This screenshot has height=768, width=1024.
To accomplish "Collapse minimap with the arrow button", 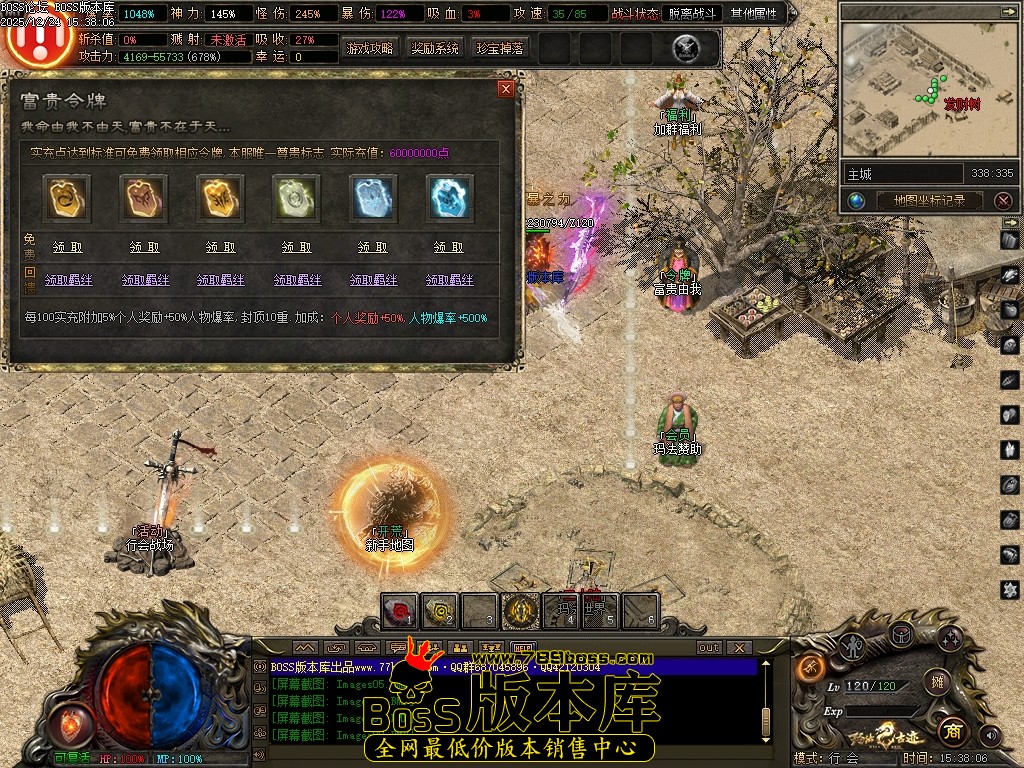I will point(1008,11).
